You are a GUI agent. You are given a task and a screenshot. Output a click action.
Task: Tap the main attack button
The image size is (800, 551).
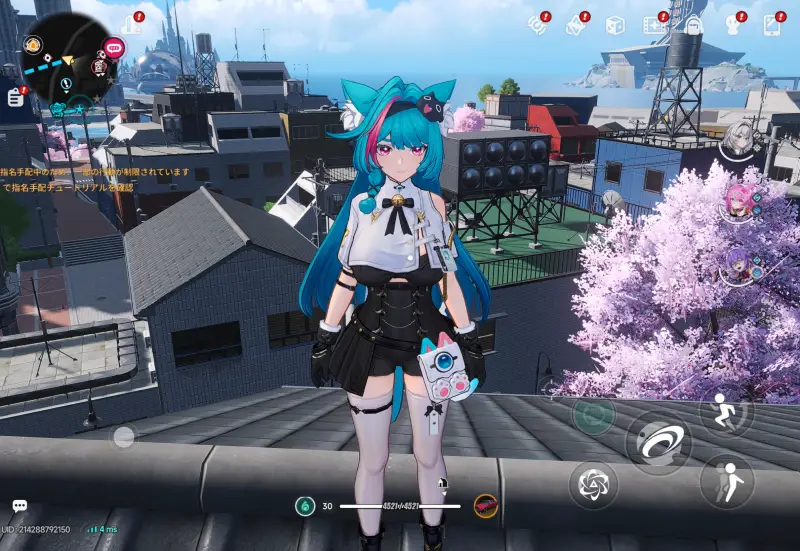pos(658,442)
